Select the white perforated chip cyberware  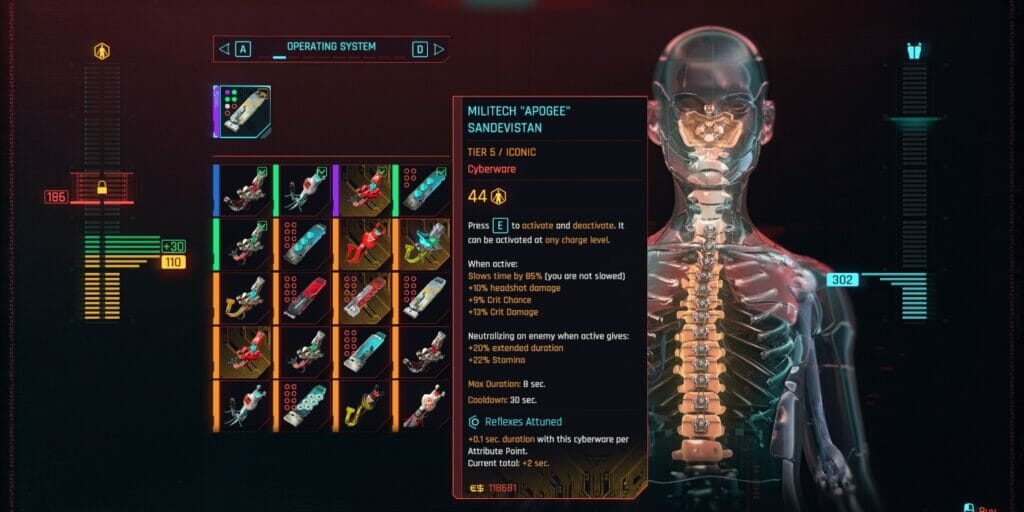(302, 404)
